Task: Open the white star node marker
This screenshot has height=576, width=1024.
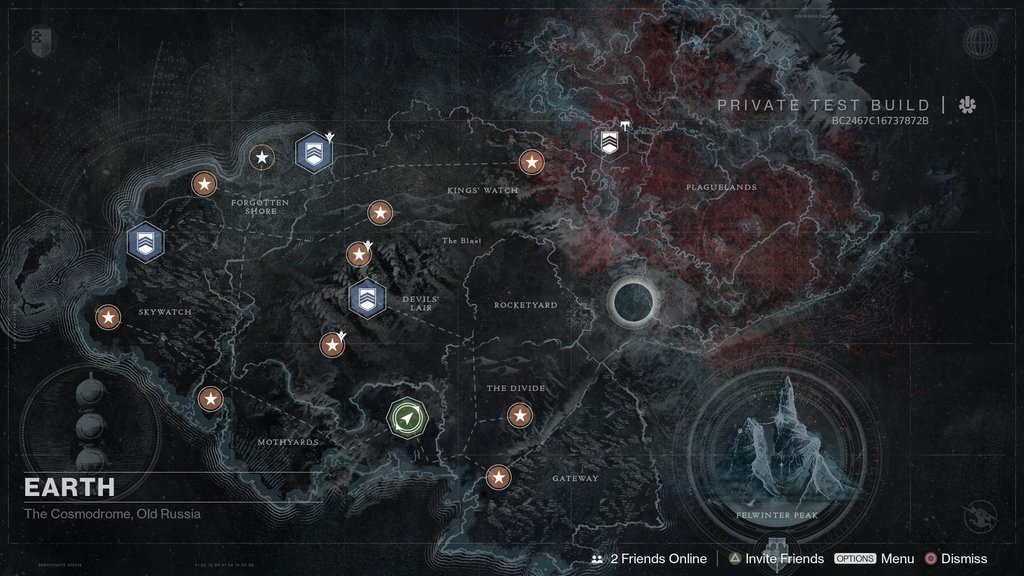Action: click(262, 157)
